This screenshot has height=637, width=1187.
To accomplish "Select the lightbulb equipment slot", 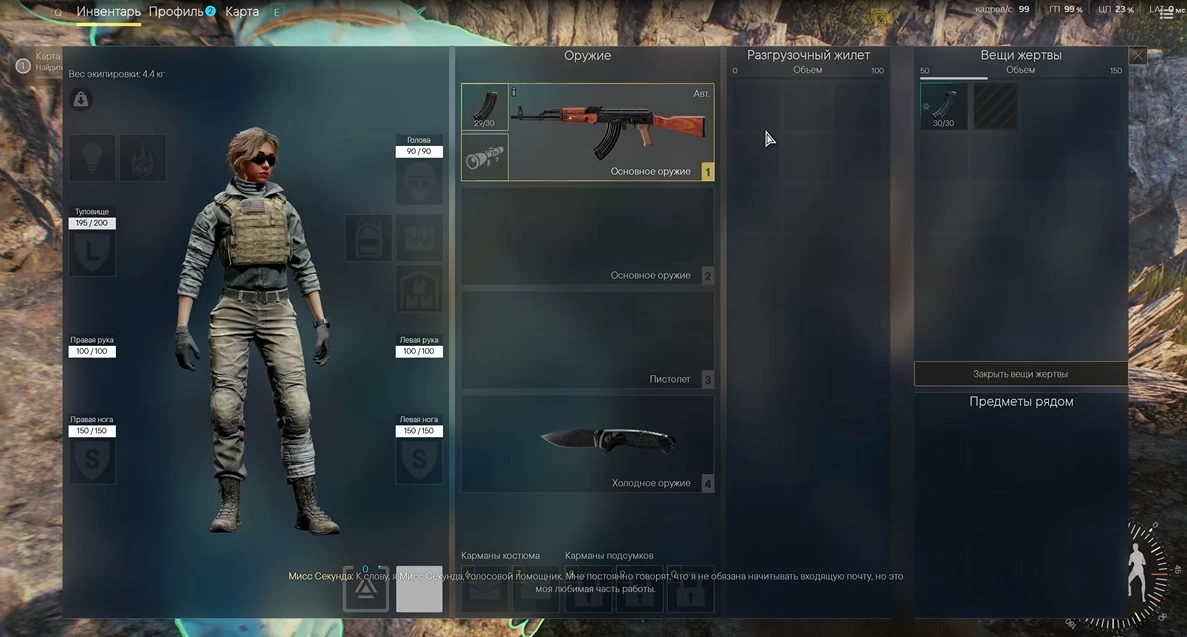I will pyautogui.click(x=91, y=158).
